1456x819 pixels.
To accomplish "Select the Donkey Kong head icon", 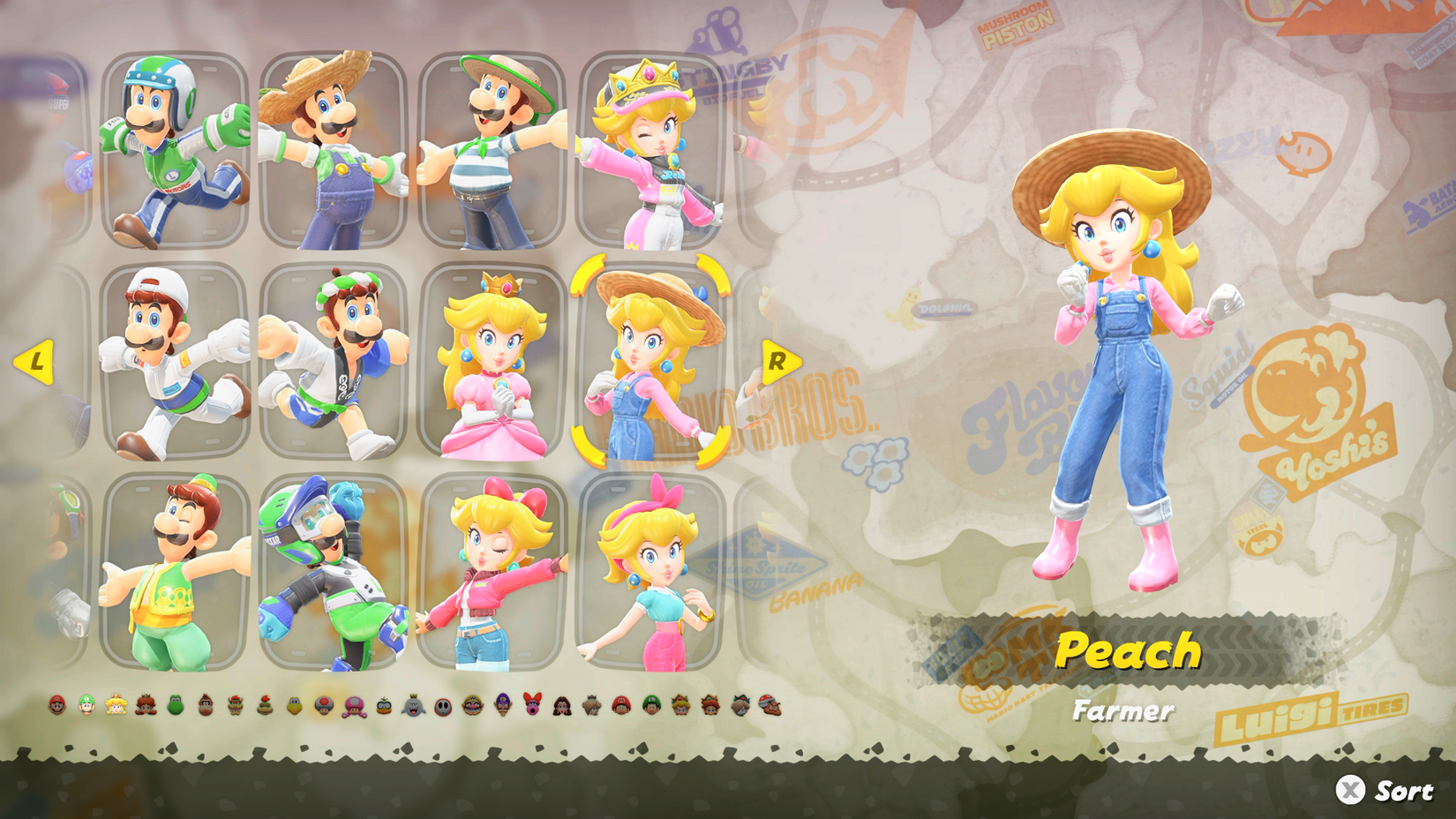I will 206,706.
